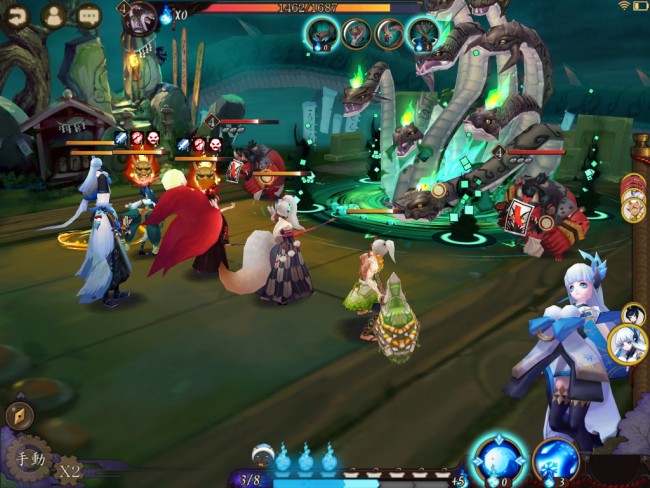Image resolution: width=650 pixels, height=488 pixels.
Task: Inspect the second boss skill icon
Action: pos(356,34)
